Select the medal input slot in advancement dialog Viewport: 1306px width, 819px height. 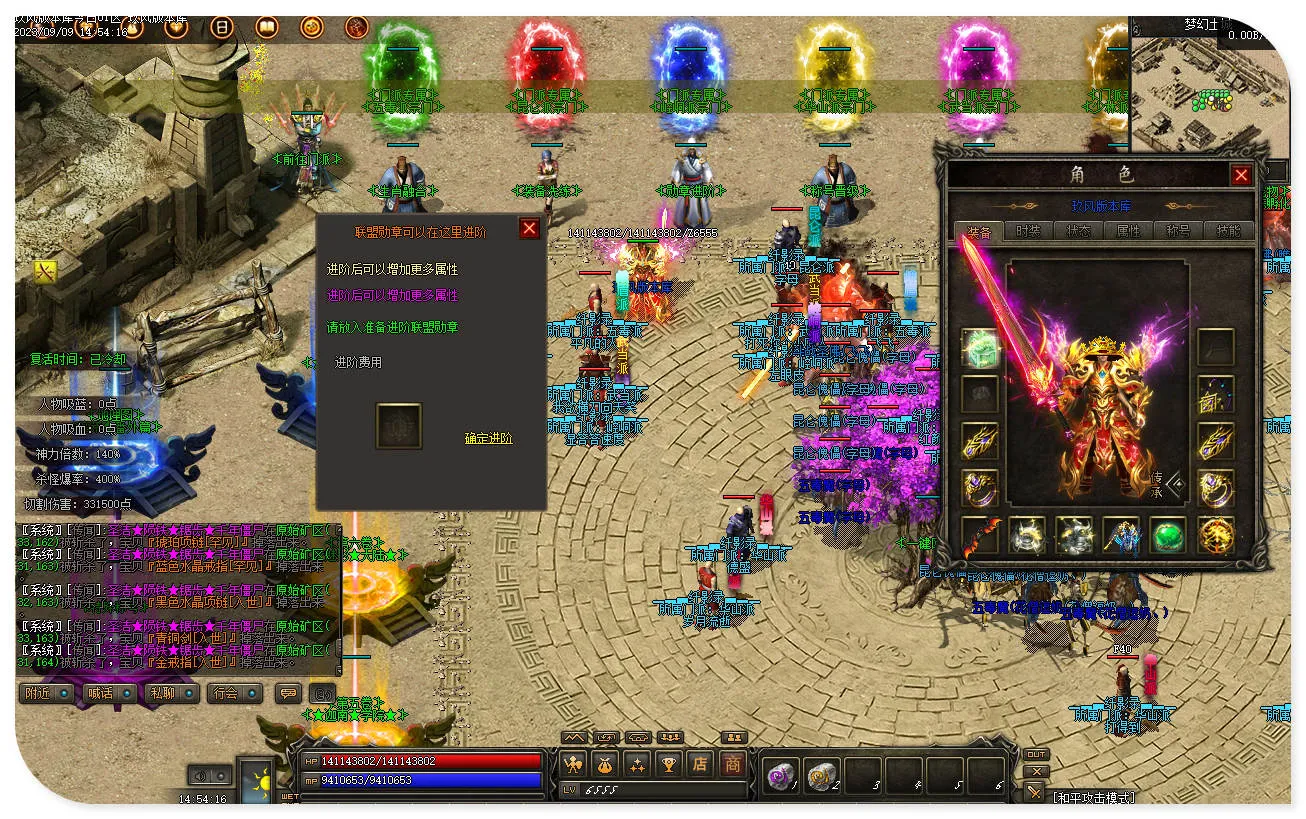click(398, 426)
